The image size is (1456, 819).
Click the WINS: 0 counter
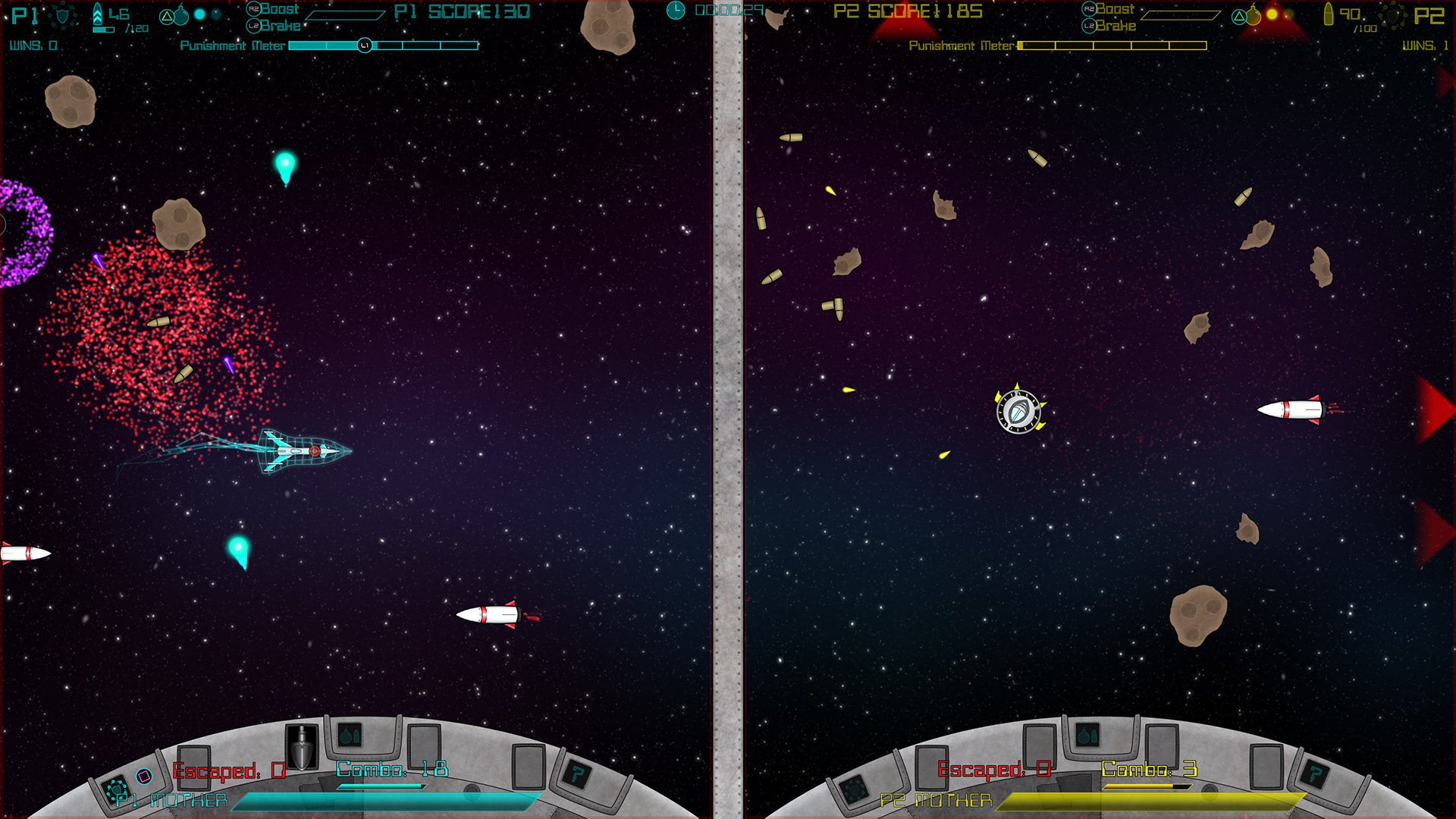pos(34,45)
